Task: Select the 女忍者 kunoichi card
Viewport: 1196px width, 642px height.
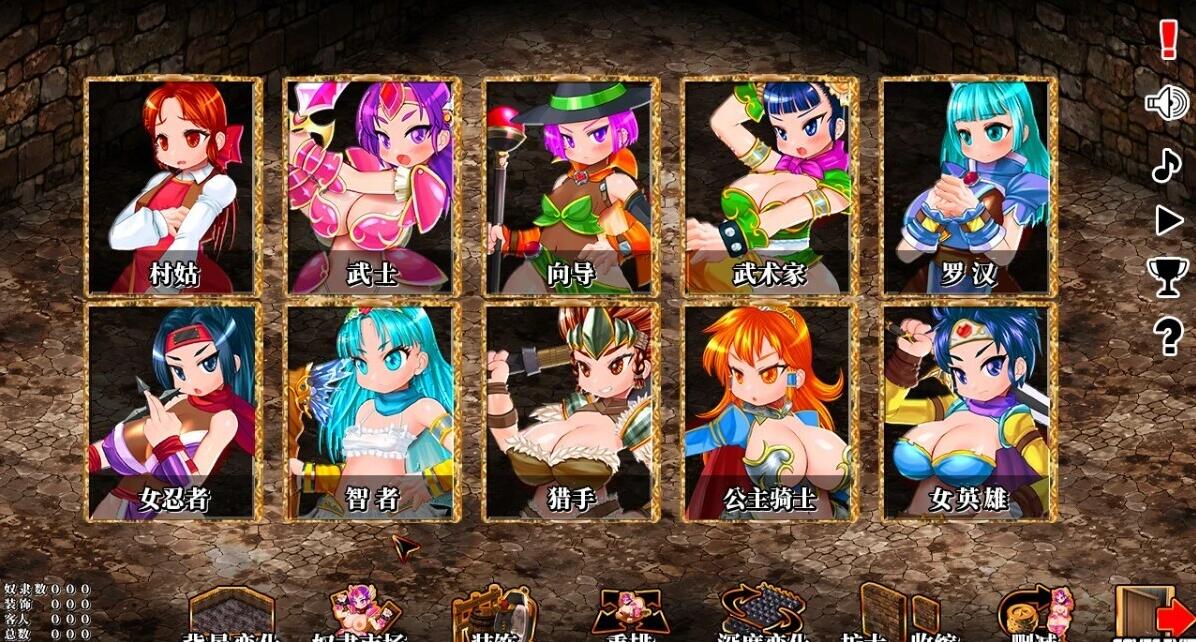Action: pos(173,412)
